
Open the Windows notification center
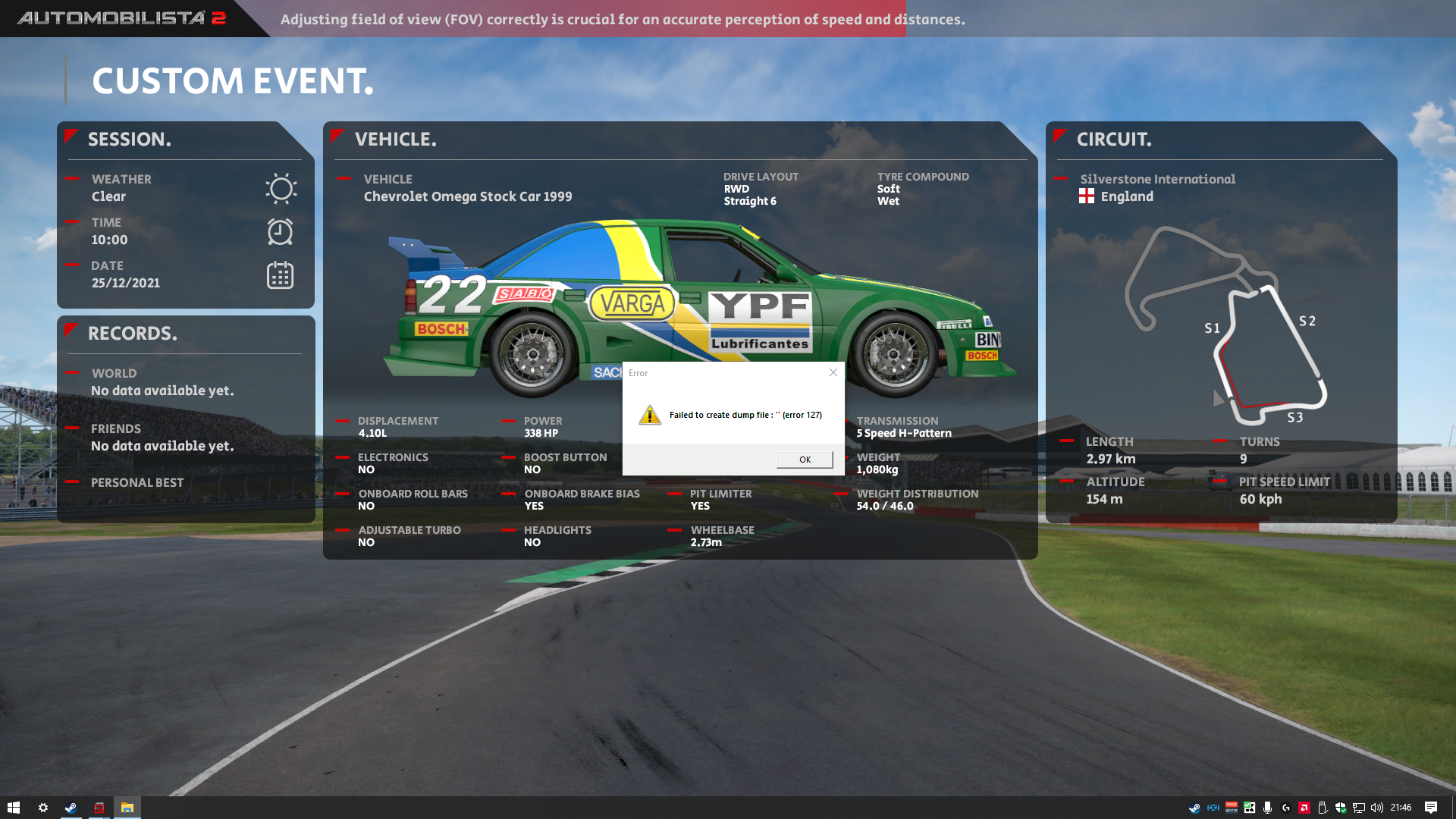point(1431,808)
